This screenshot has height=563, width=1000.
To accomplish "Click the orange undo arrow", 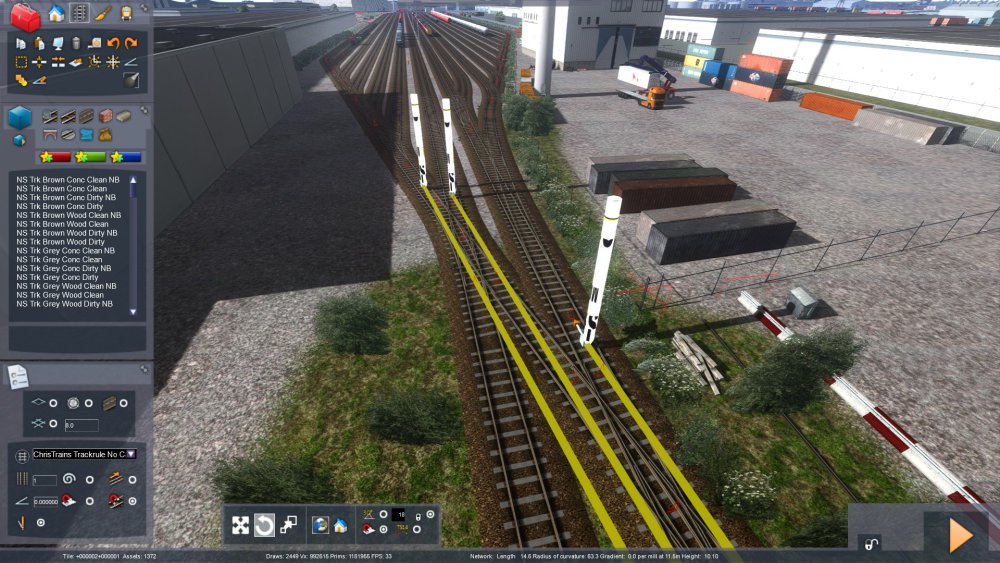I will point(113,43).
